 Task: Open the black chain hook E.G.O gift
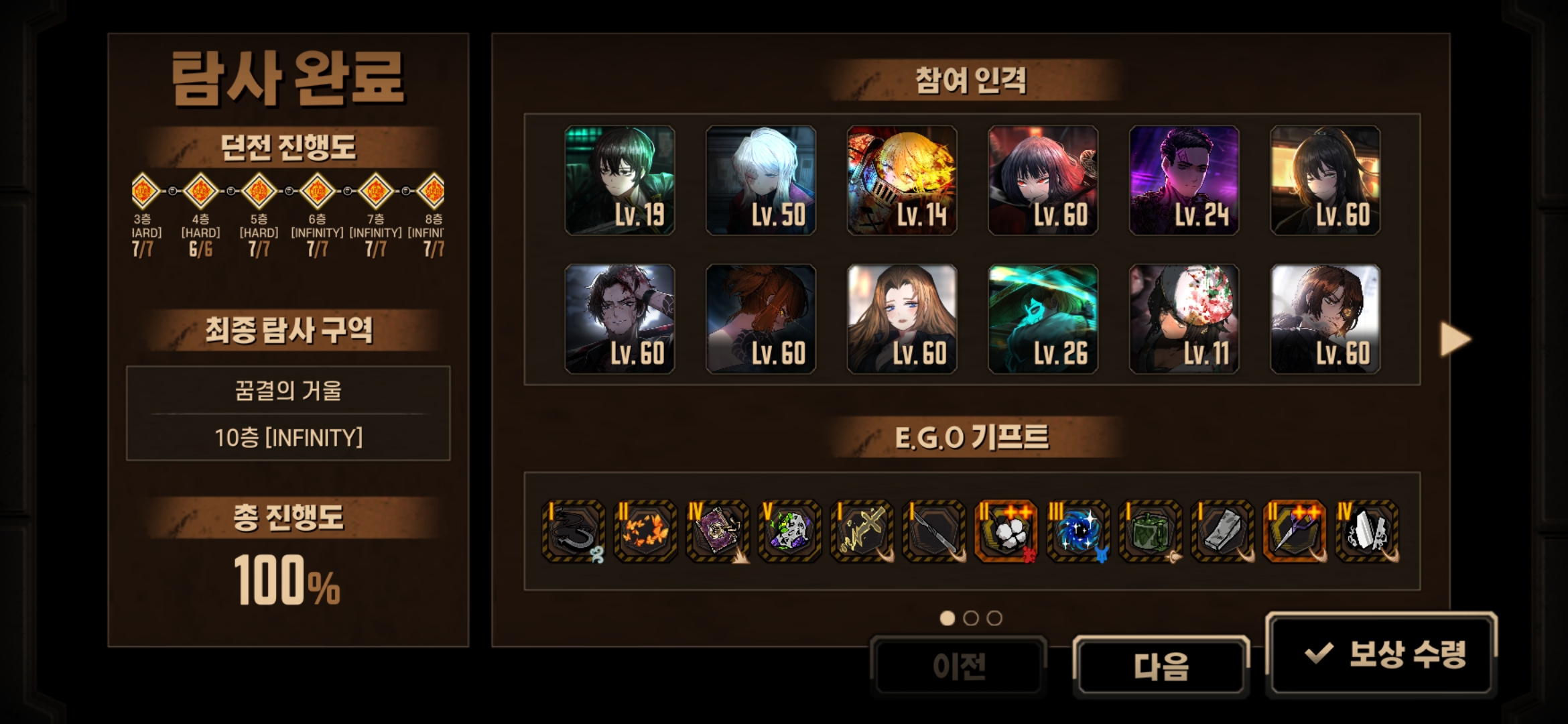tap(573, 531)
